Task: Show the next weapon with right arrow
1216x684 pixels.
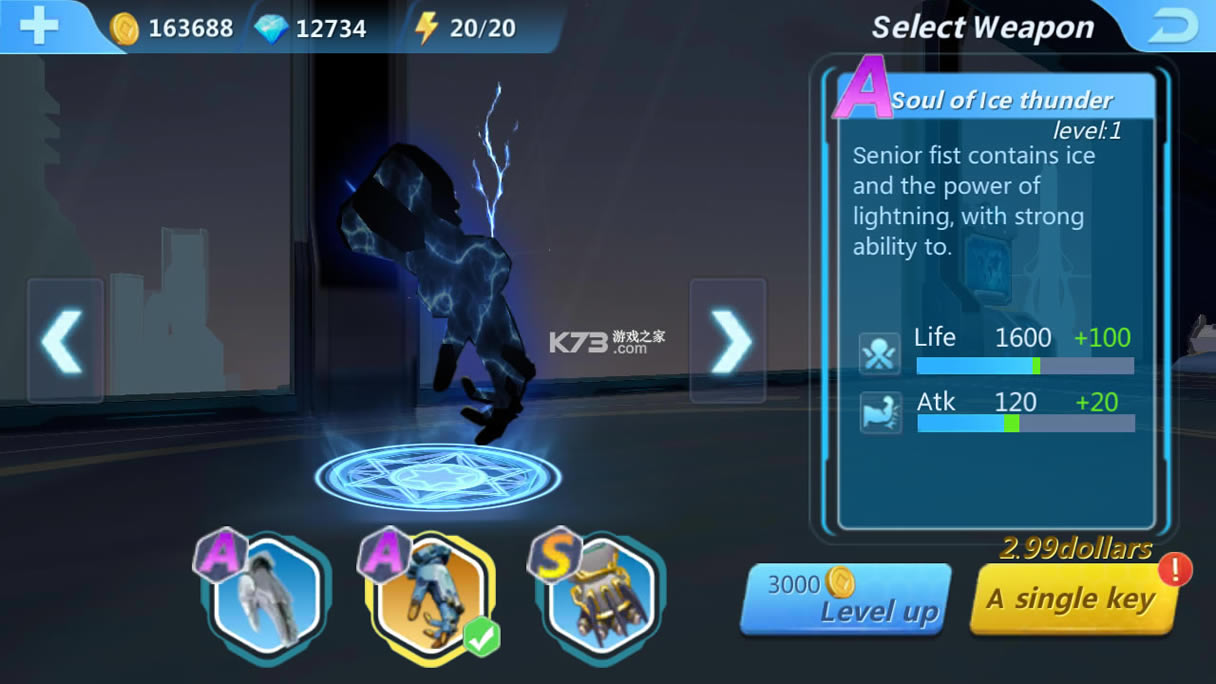Action: tap(729, 341)
